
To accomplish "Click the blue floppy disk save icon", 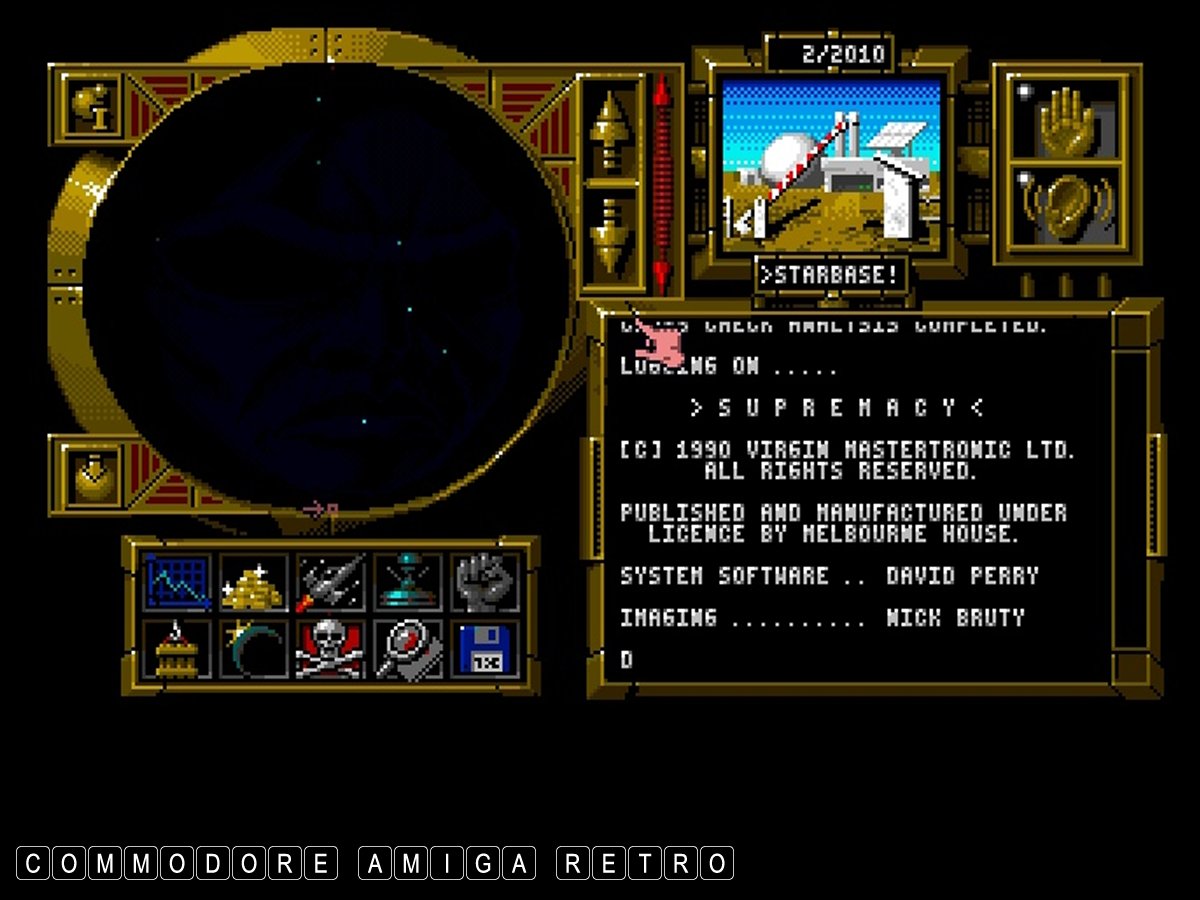I will pos(486,649).
